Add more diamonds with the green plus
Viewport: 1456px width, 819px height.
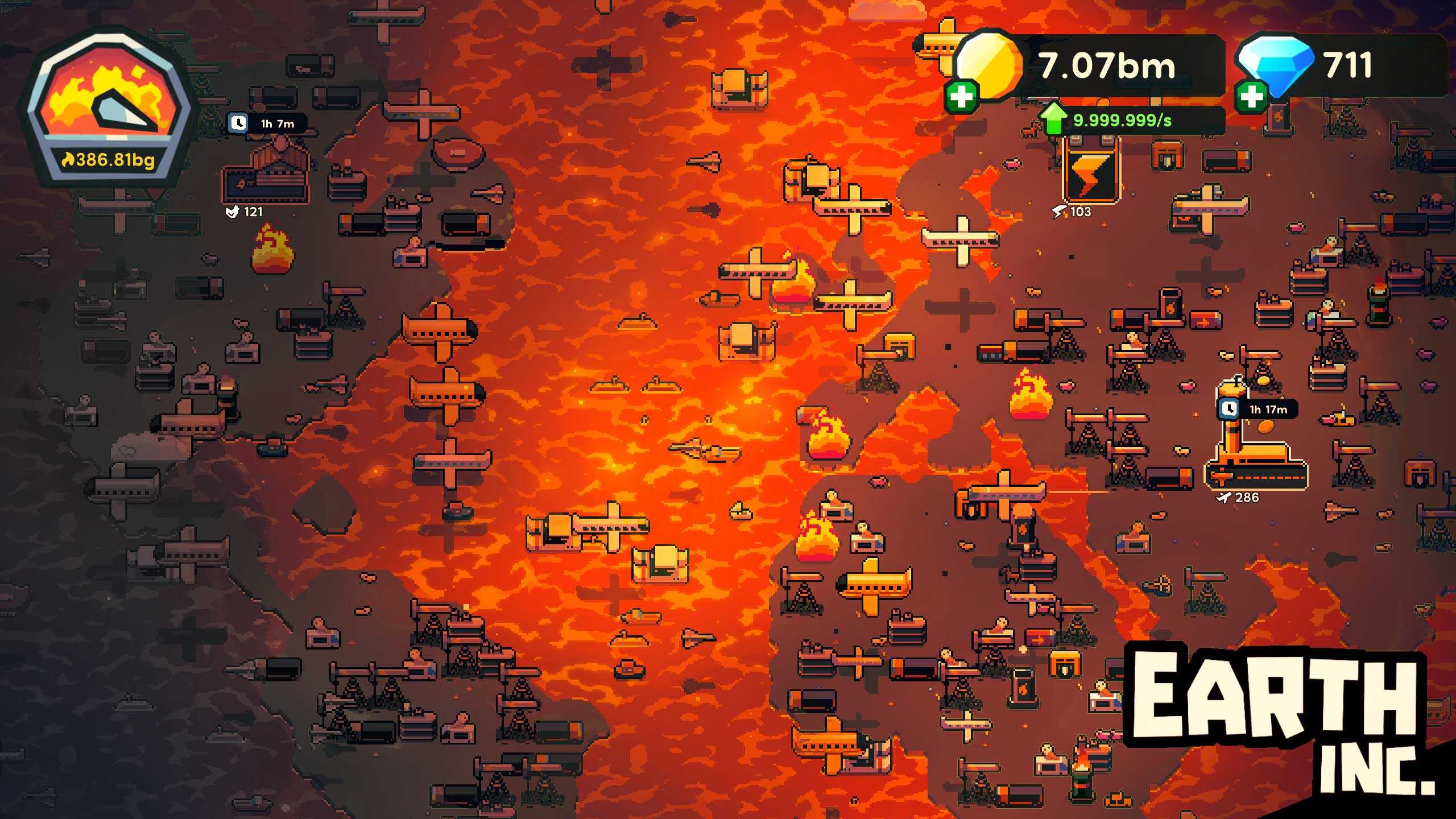1251,96
